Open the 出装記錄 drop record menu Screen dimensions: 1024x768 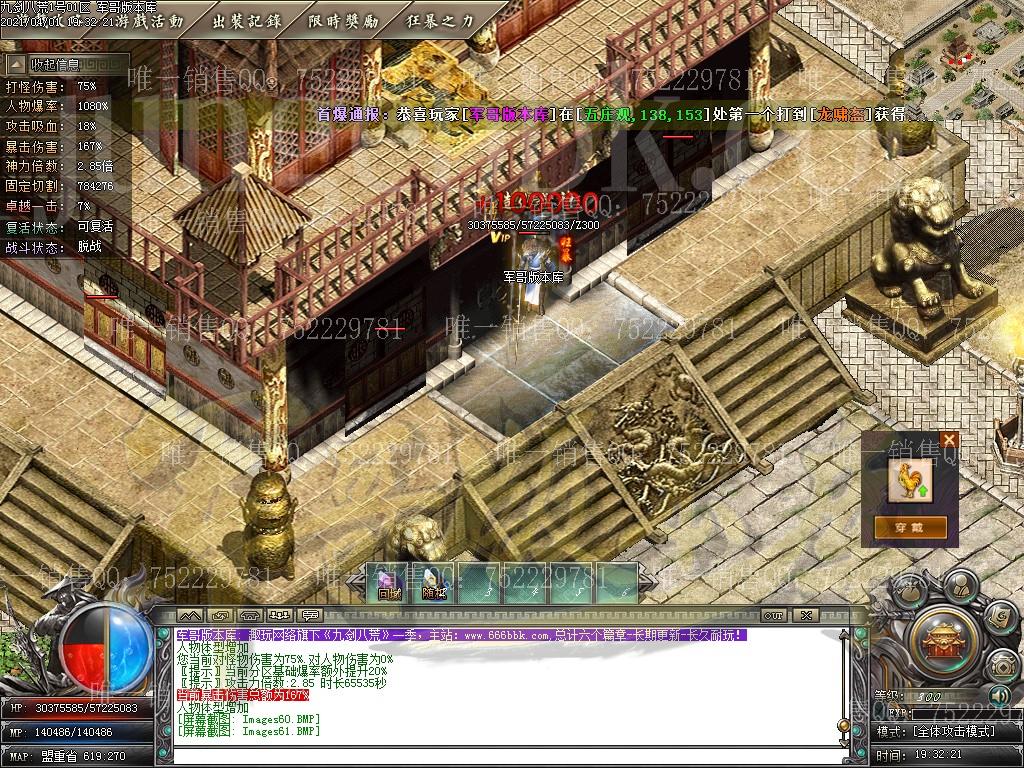pyautogui.click(x=247, y=20)
